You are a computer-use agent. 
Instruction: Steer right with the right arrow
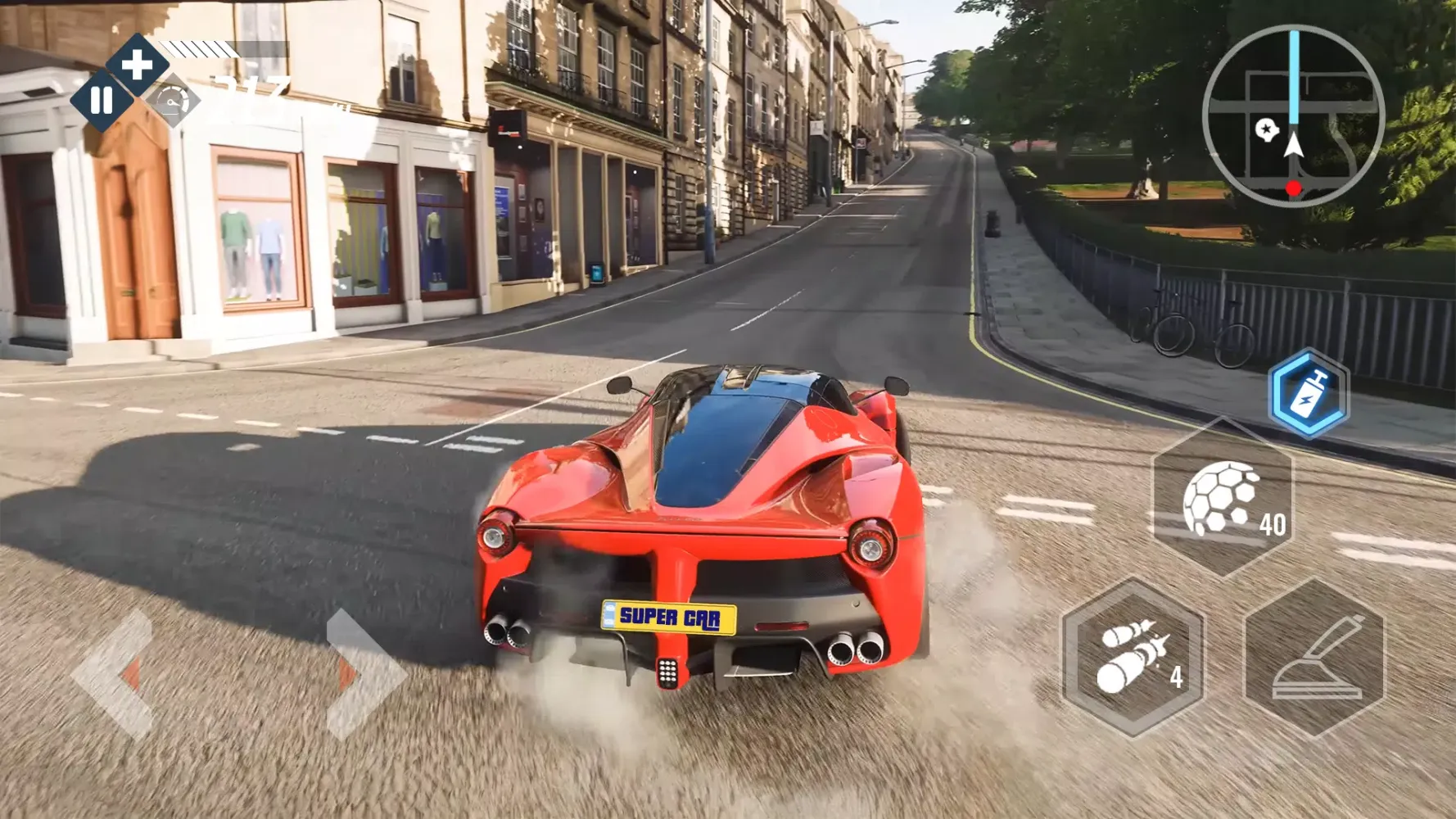(361, 673)
